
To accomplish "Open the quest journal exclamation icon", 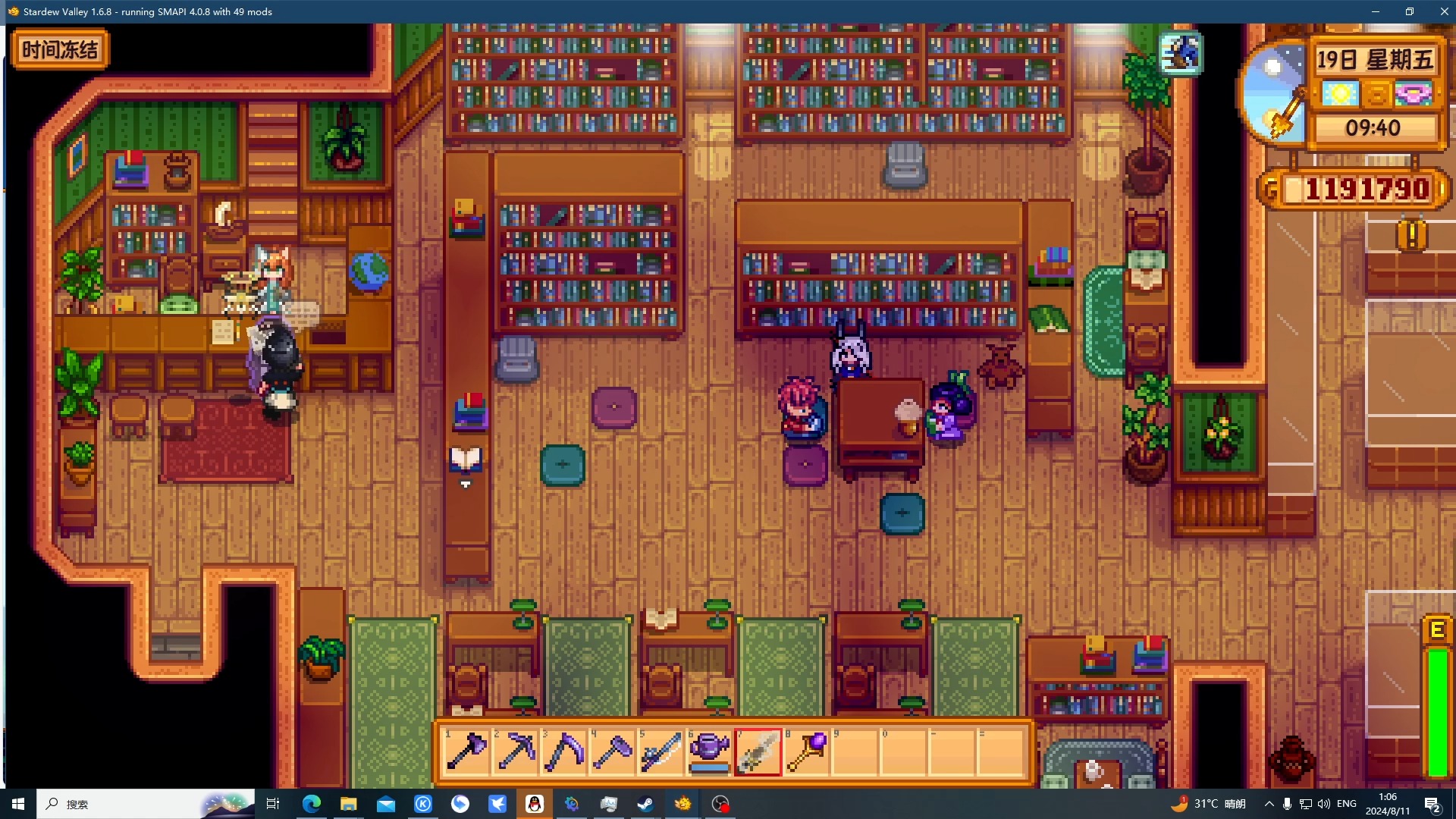I will coord(1411,235).
